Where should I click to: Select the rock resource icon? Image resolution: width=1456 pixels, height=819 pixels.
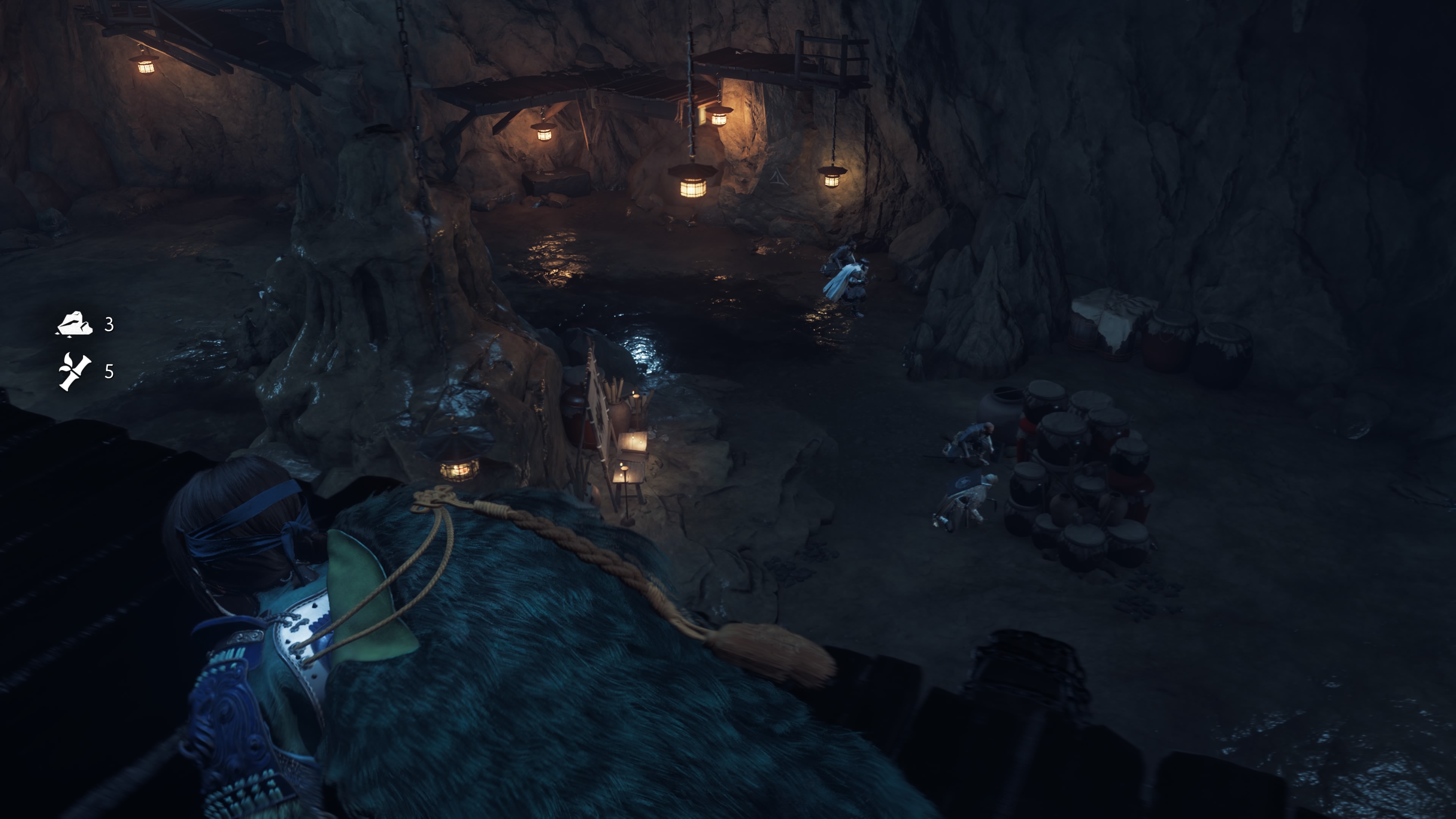point(74,325)
